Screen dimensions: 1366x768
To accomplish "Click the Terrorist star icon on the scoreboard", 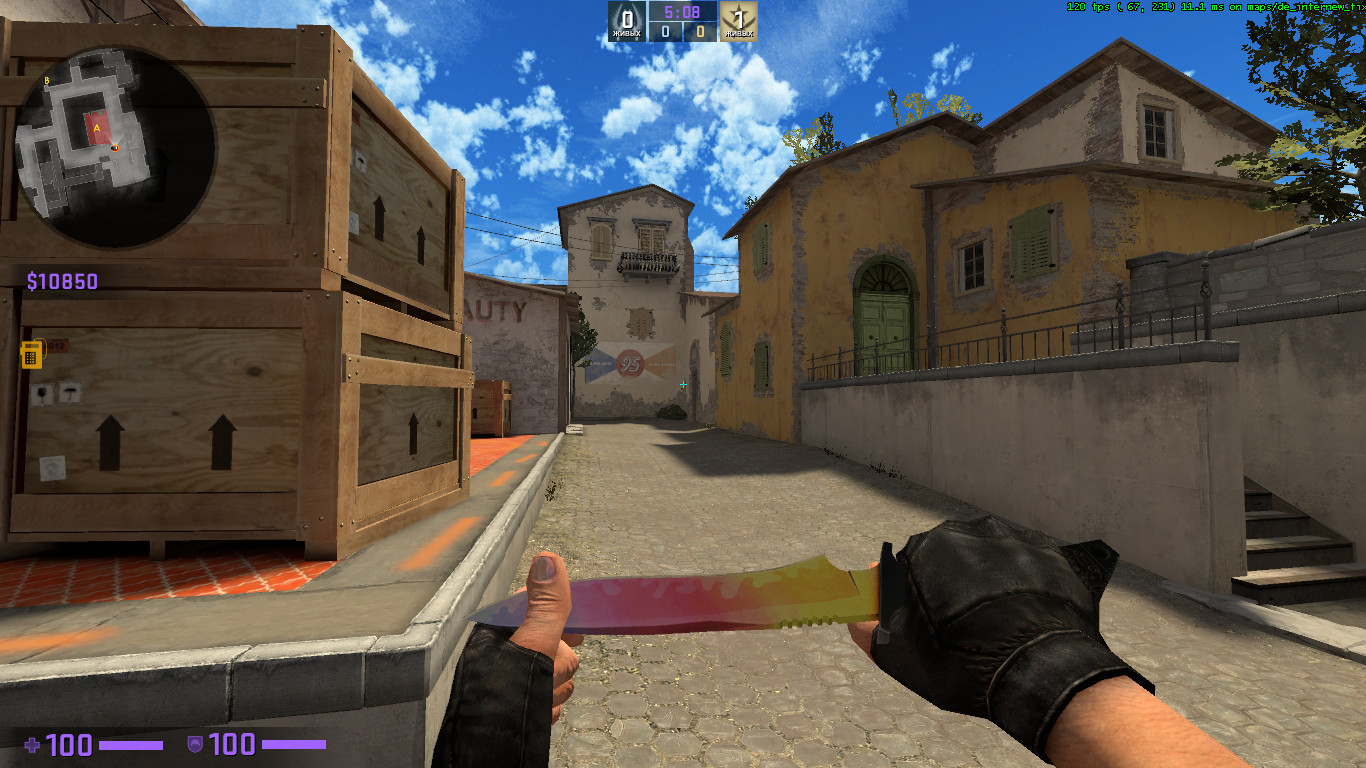I will coord(740,15).
